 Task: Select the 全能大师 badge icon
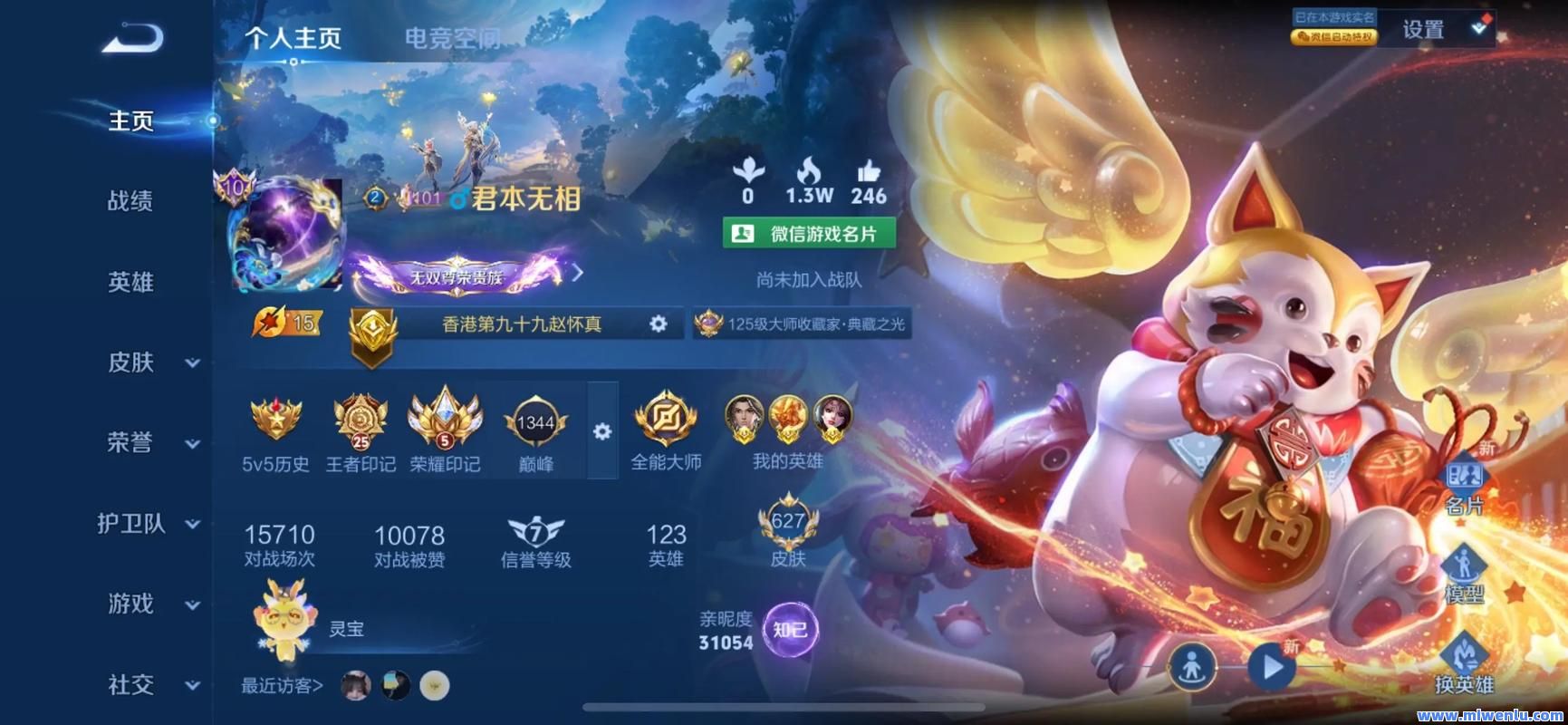coord(666,419)
